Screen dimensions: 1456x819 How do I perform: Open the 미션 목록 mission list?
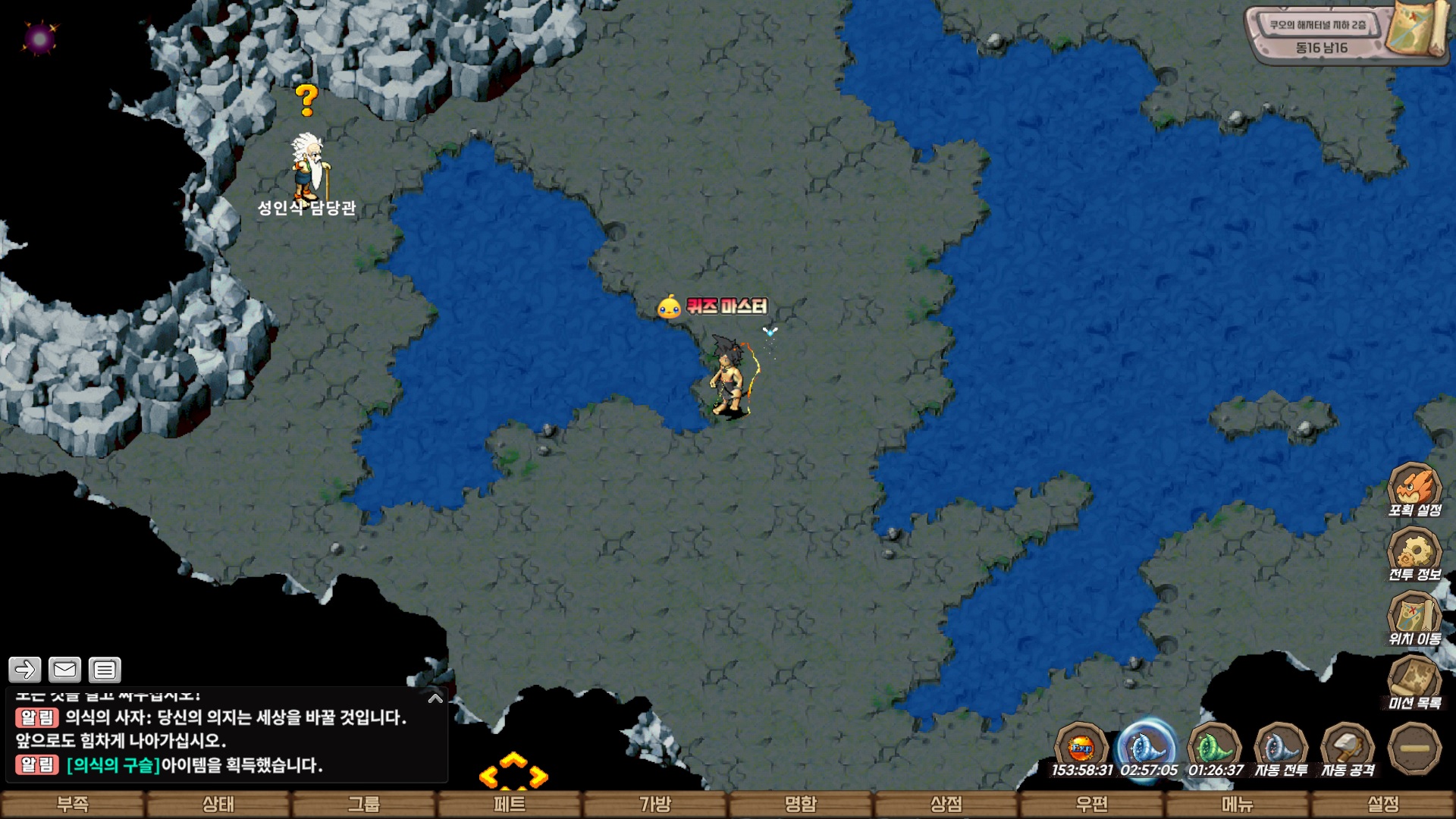point(1414,681)
